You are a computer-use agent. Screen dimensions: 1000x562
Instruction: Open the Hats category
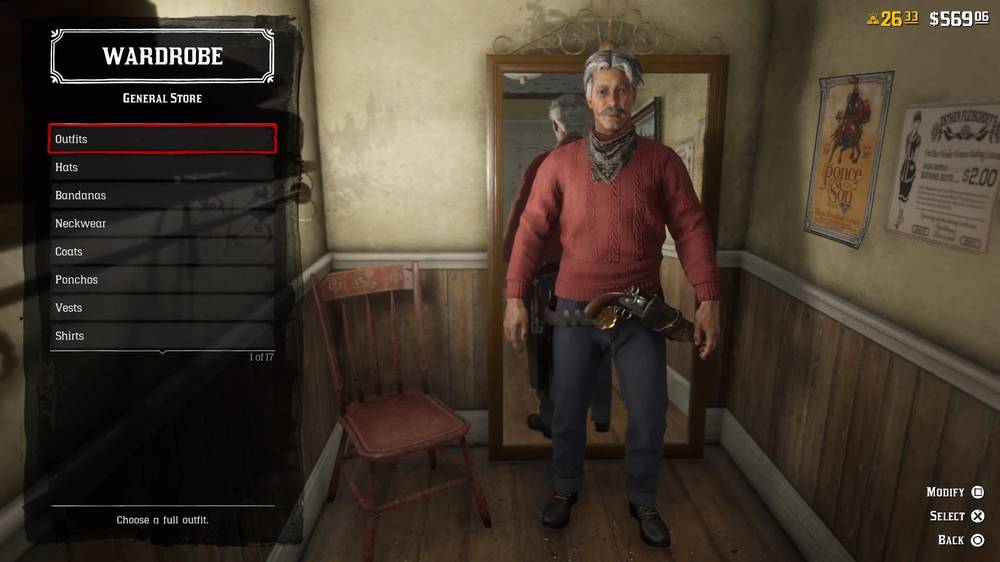coord(162,167)
